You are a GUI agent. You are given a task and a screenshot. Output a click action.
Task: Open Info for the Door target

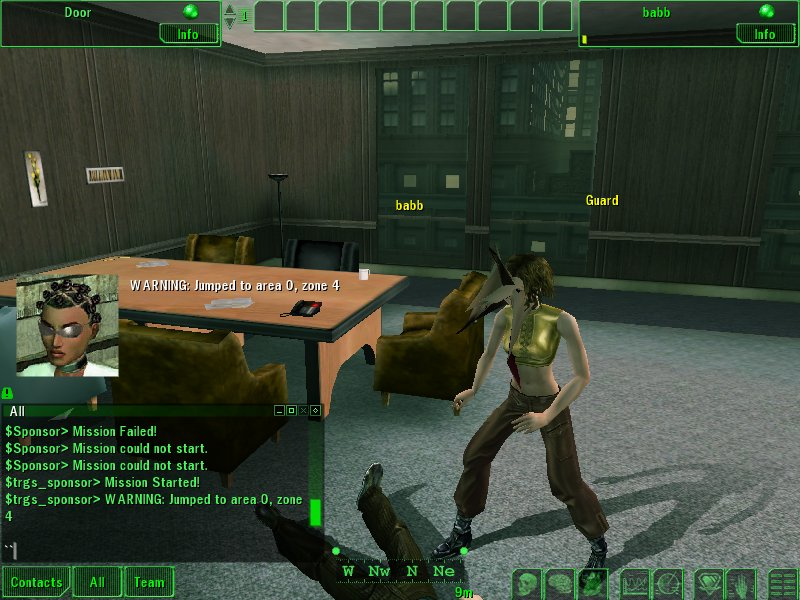pos(188,34)
